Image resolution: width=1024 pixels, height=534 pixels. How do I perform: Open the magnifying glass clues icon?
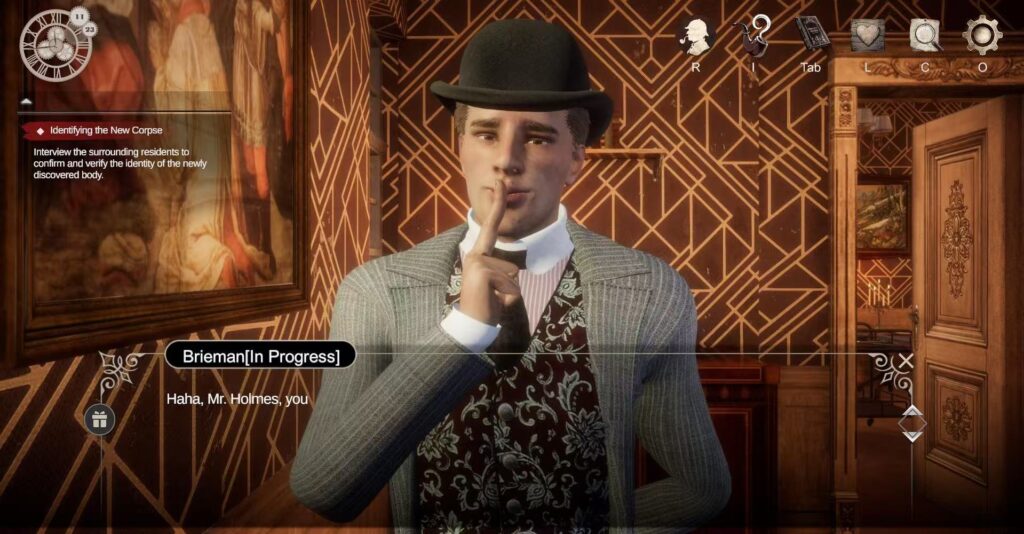tap(925, 36)
